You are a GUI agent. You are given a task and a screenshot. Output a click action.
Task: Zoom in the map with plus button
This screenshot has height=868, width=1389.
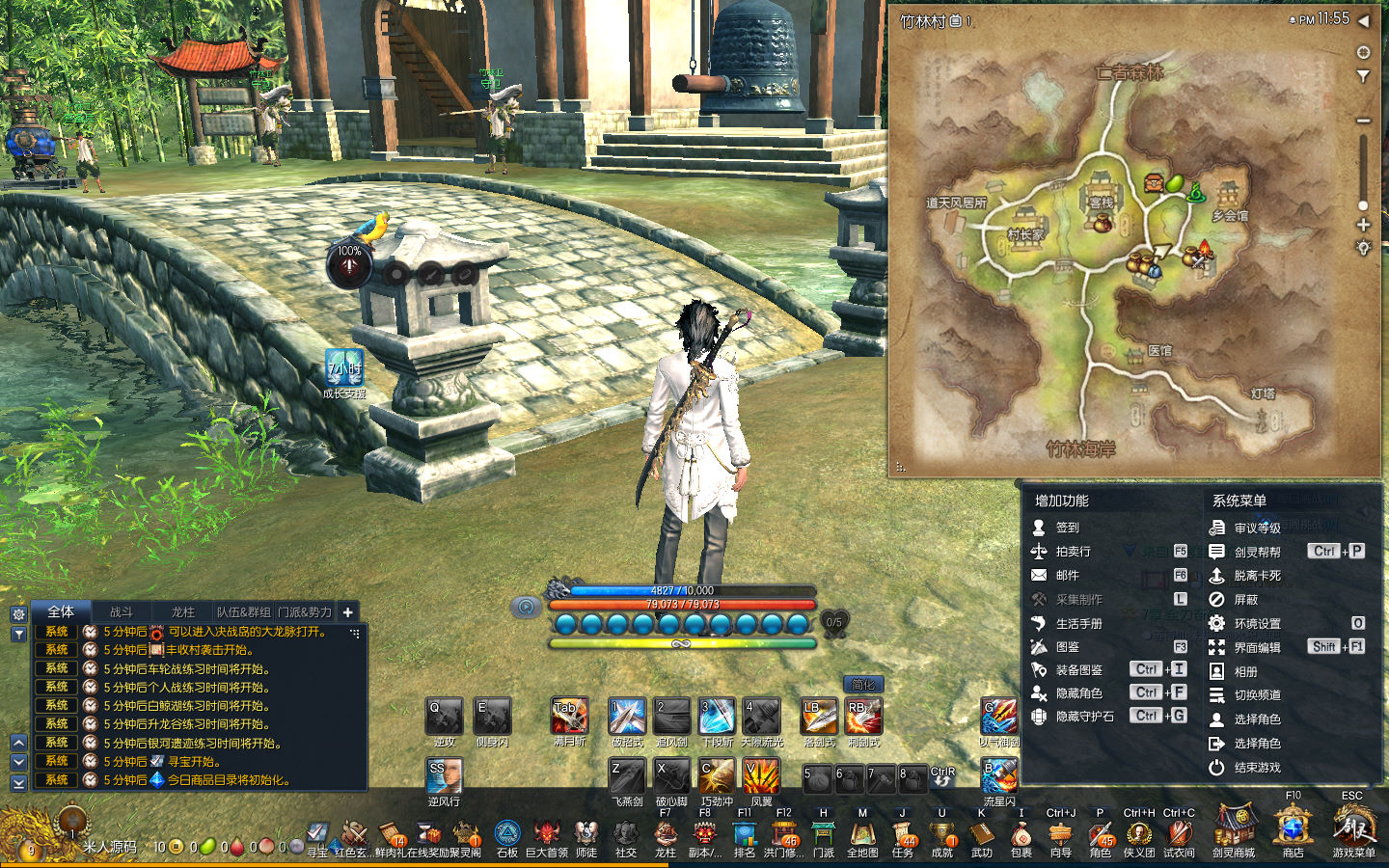point(1363,225)
